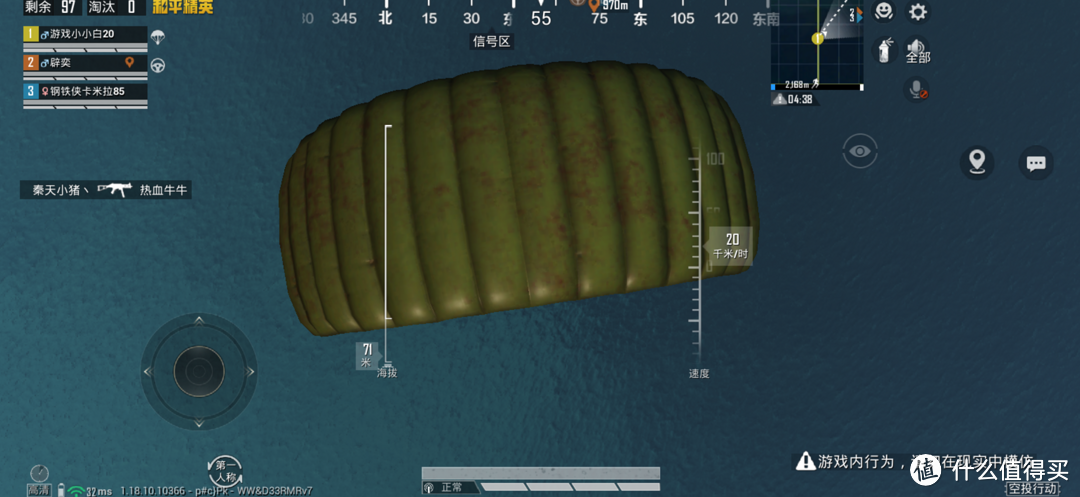Tap the steering wheel icon beside the squad list

click(158, 65)
